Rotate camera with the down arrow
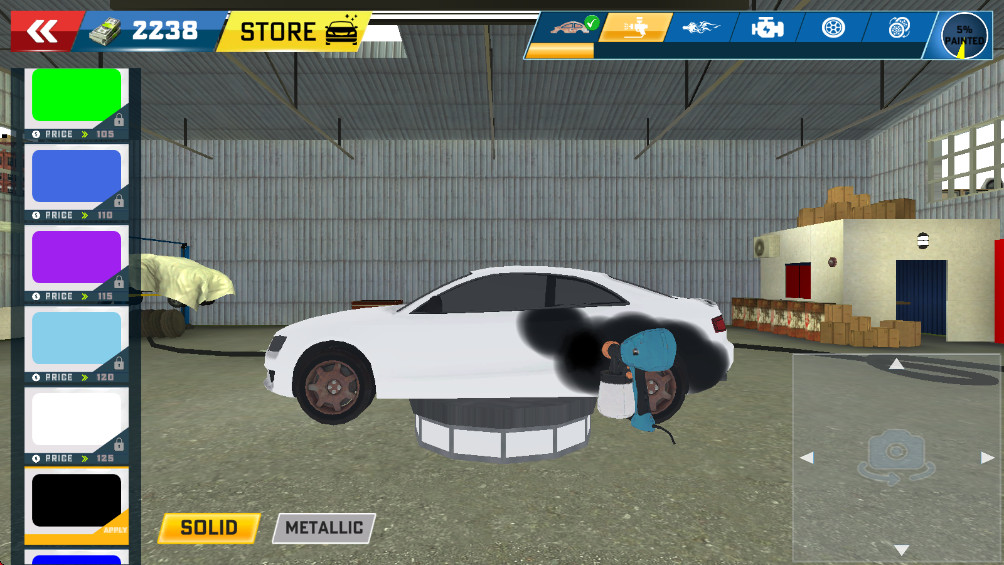Screen dimensions: 1004x565 901,550
